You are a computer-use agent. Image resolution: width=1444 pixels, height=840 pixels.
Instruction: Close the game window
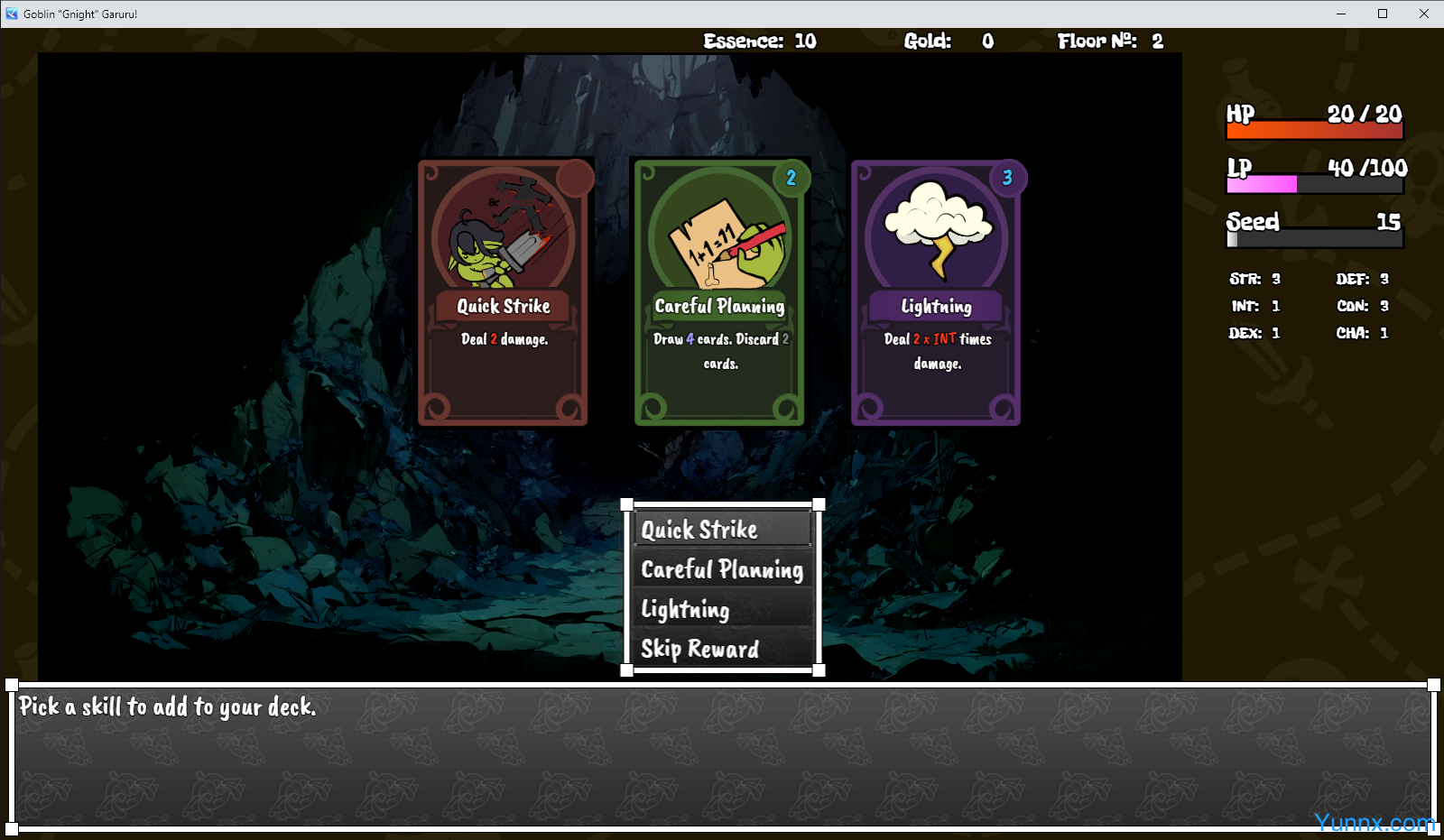click(1423, 14)
